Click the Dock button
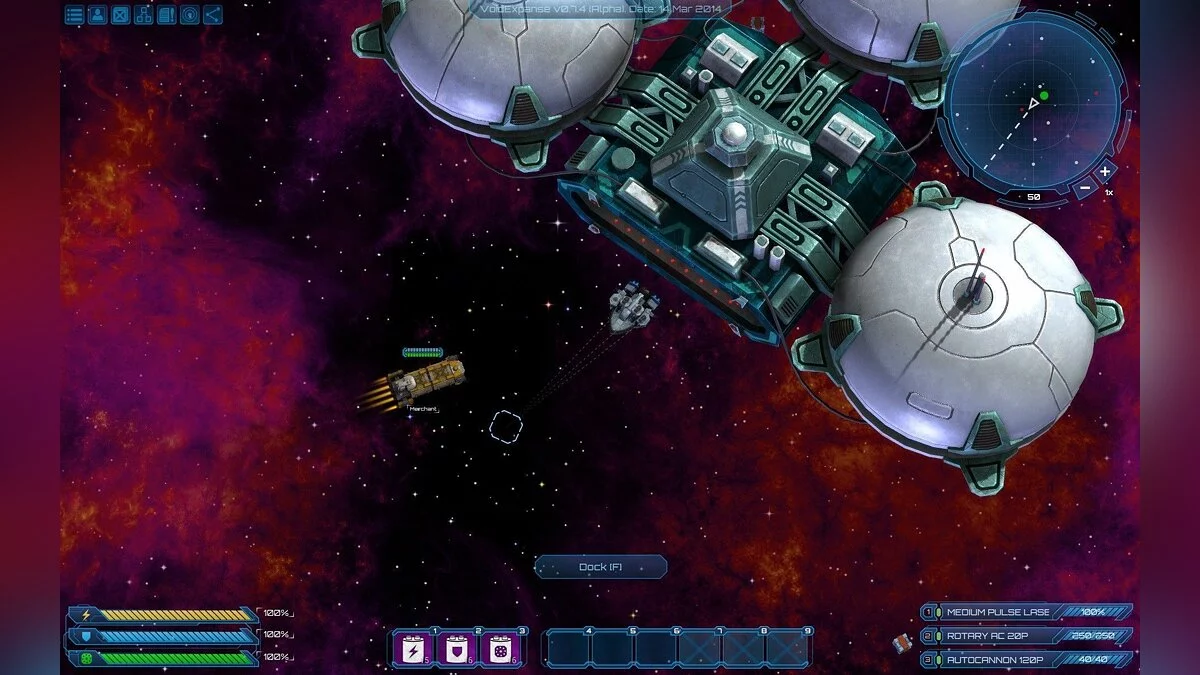The image size is (1200, 675). [600, 567]
